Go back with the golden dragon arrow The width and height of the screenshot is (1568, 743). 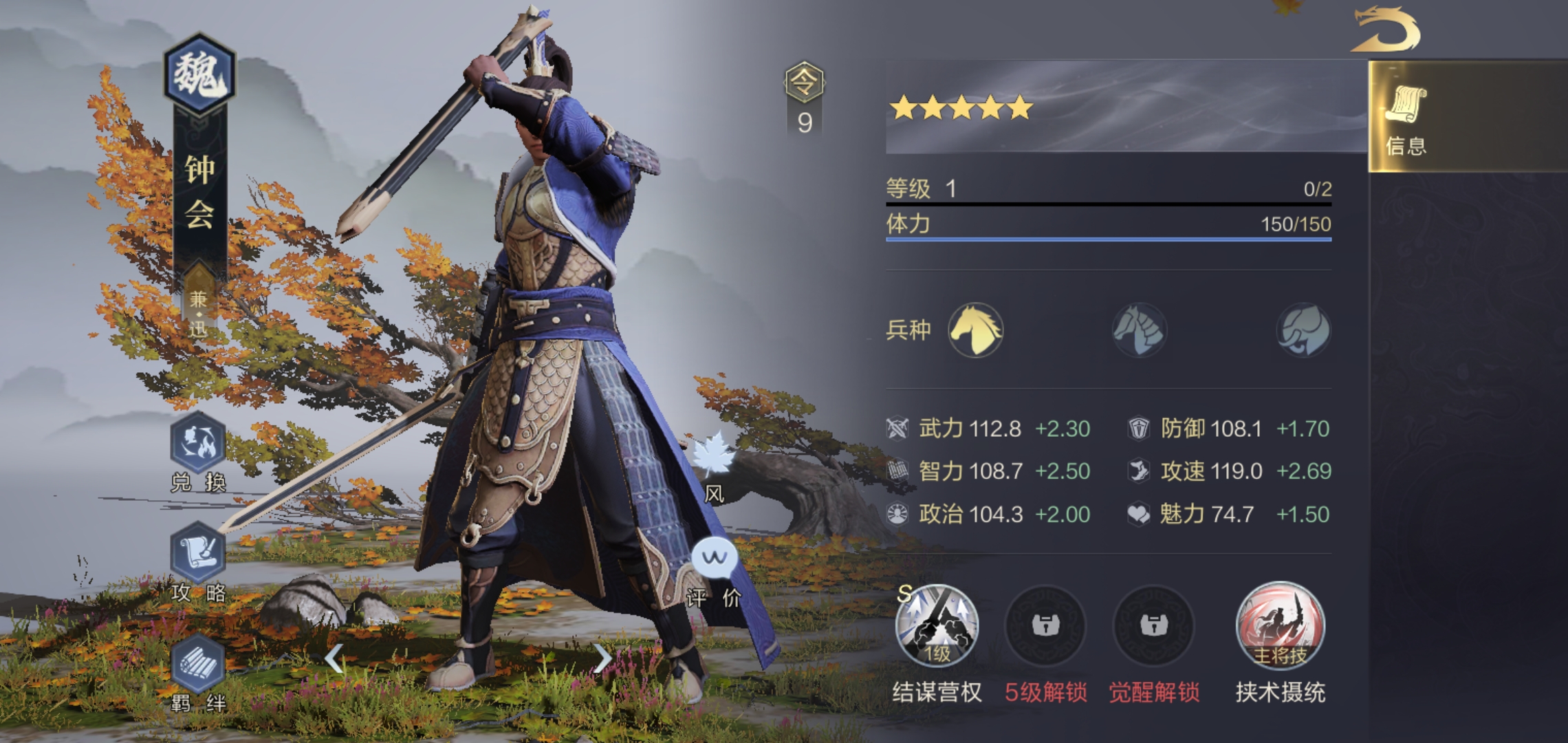coord(1385,30)
